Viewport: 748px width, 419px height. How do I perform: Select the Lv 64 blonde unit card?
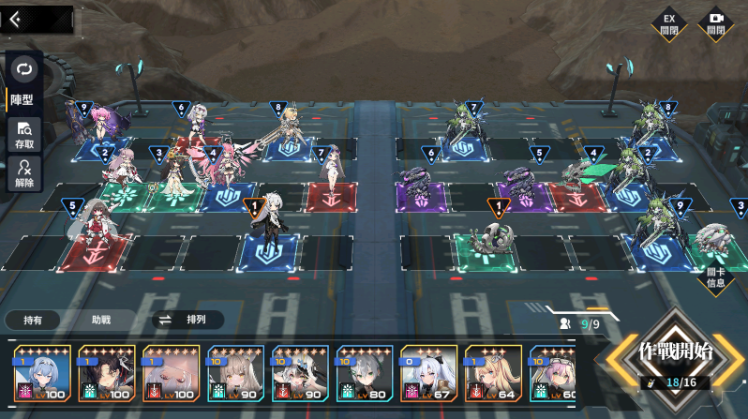coord(493,374)
